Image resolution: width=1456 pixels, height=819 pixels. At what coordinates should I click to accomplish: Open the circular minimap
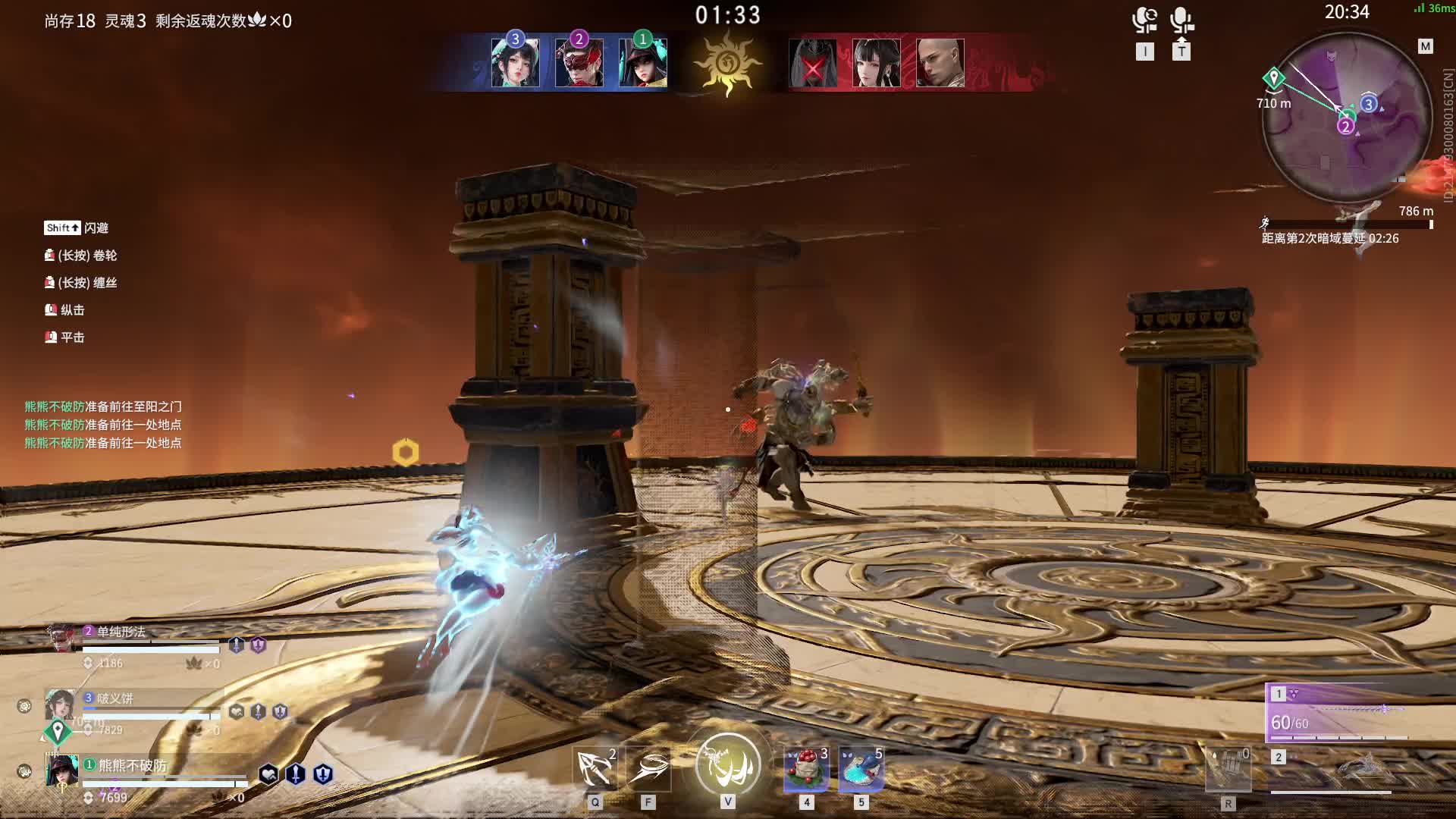(1347, 118)
